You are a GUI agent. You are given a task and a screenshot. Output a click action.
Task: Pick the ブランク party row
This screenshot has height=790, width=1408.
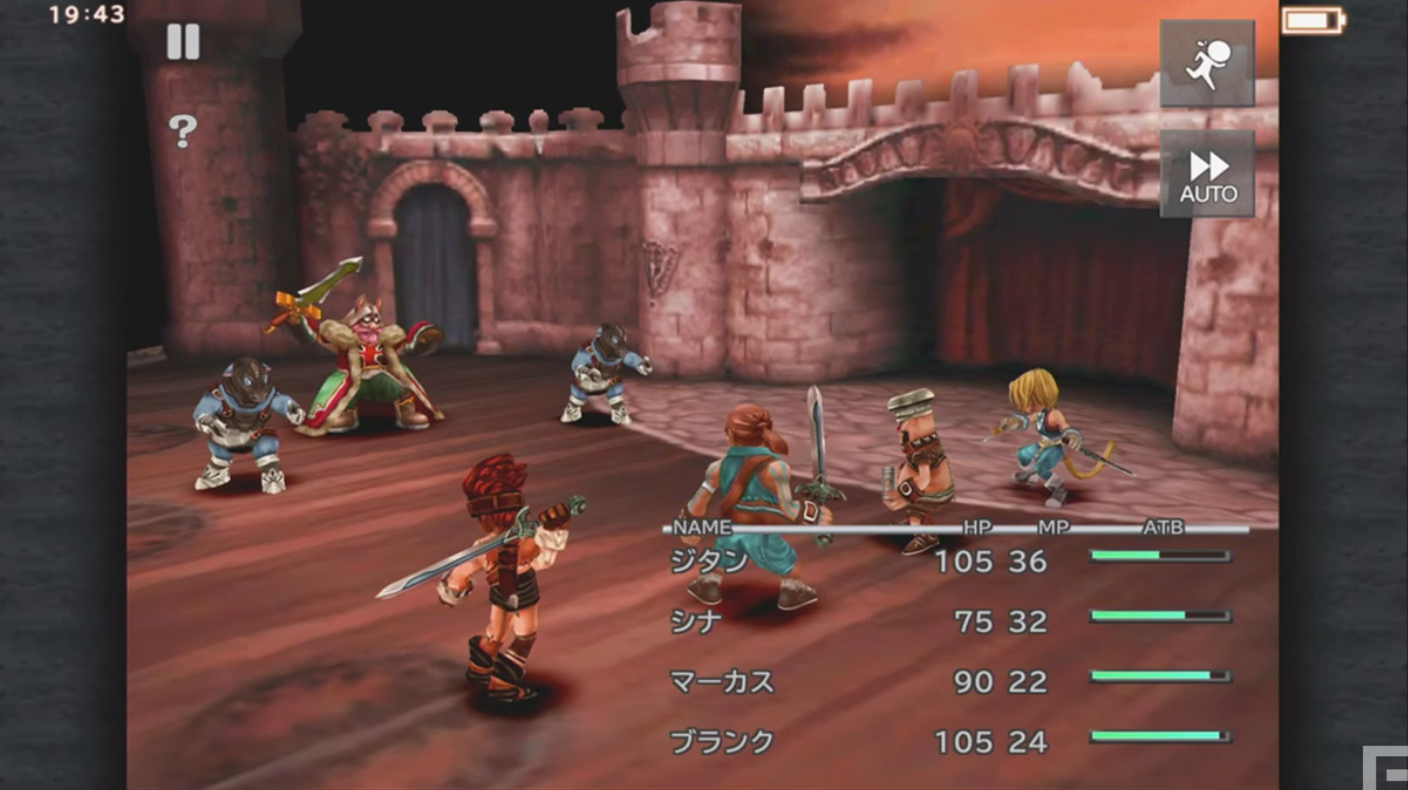point(722,742)
